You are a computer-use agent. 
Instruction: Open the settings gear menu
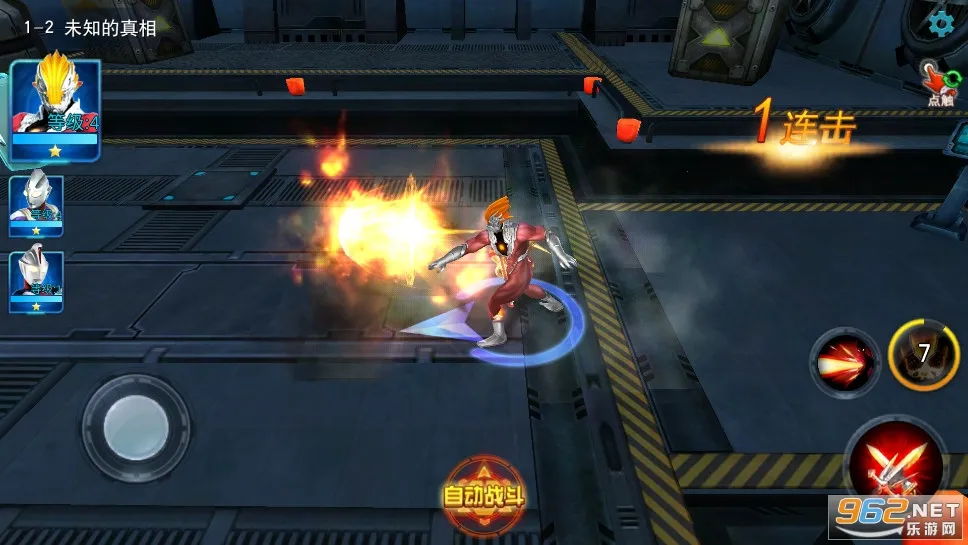pyautogui.click(x=940, y=23)
